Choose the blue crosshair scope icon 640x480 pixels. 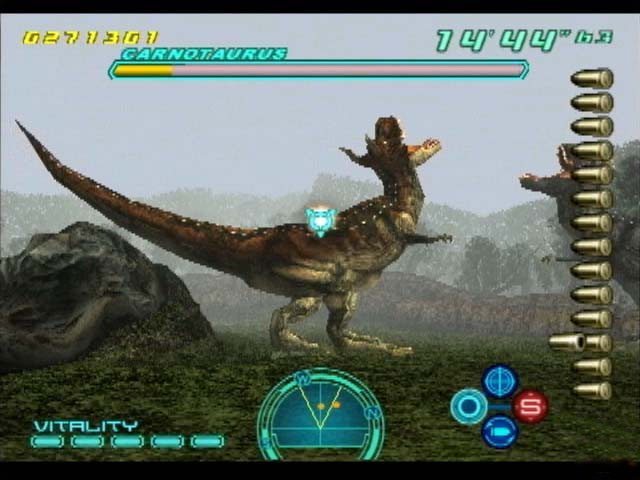coord(499,381)
